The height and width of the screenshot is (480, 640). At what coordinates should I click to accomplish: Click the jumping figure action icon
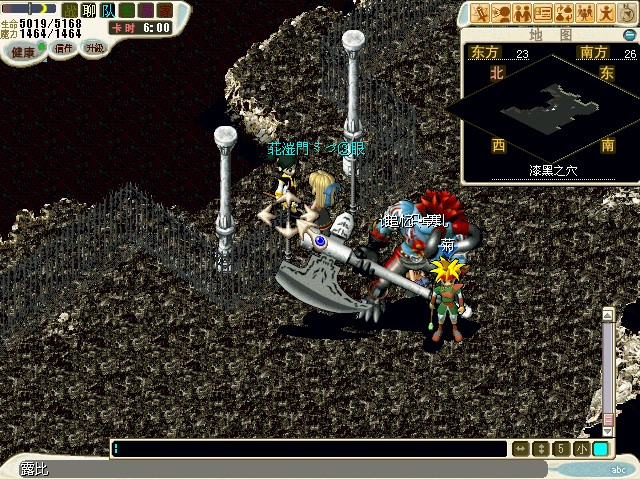tap(607, 13)
